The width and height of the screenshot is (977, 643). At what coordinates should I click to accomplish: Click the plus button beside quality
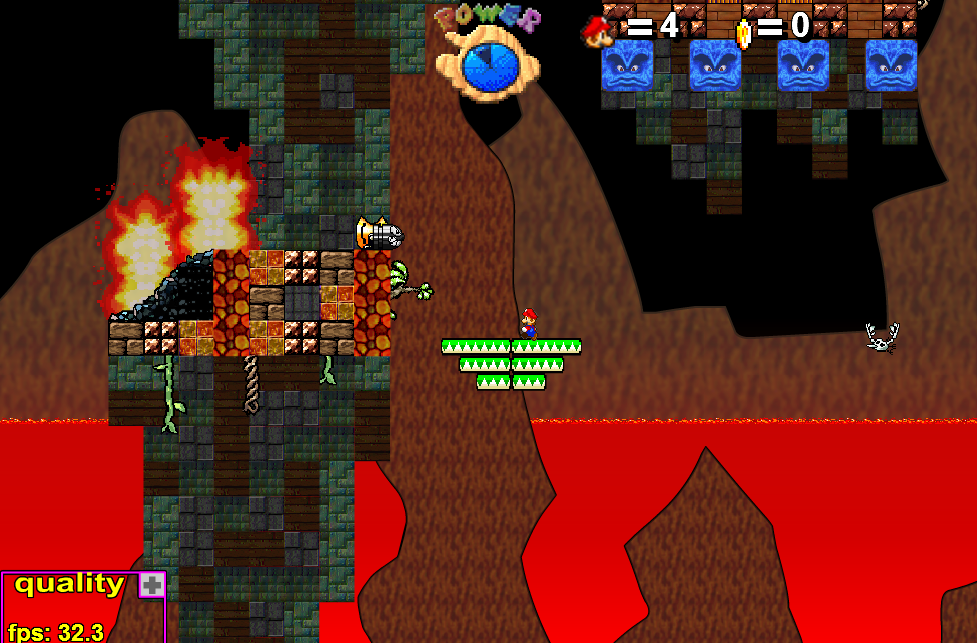point(152,585)
